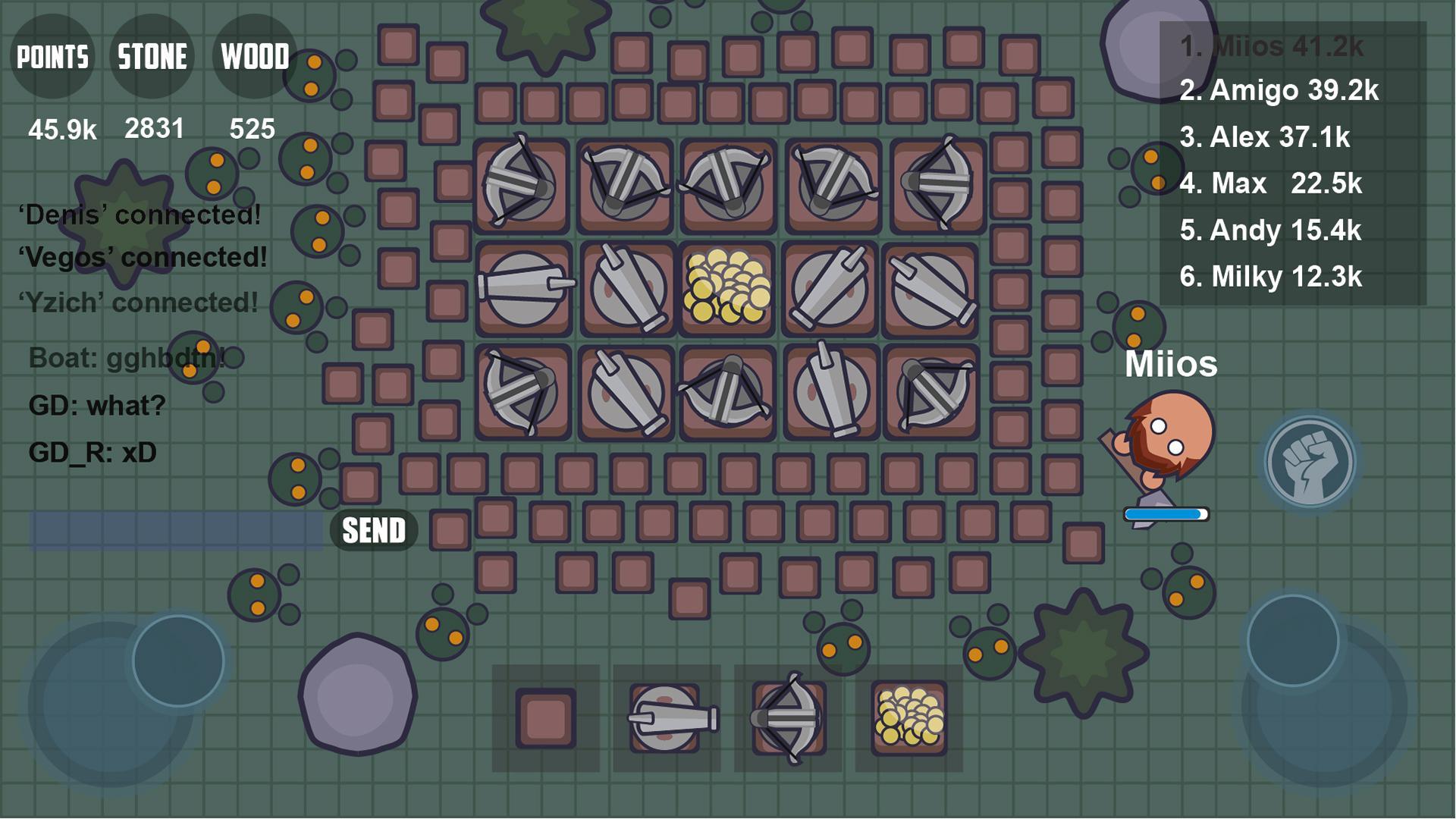The height and width of the screenshot is (819, 1456).
Task: Click the Stone resource icon
Action: [152, 57]
